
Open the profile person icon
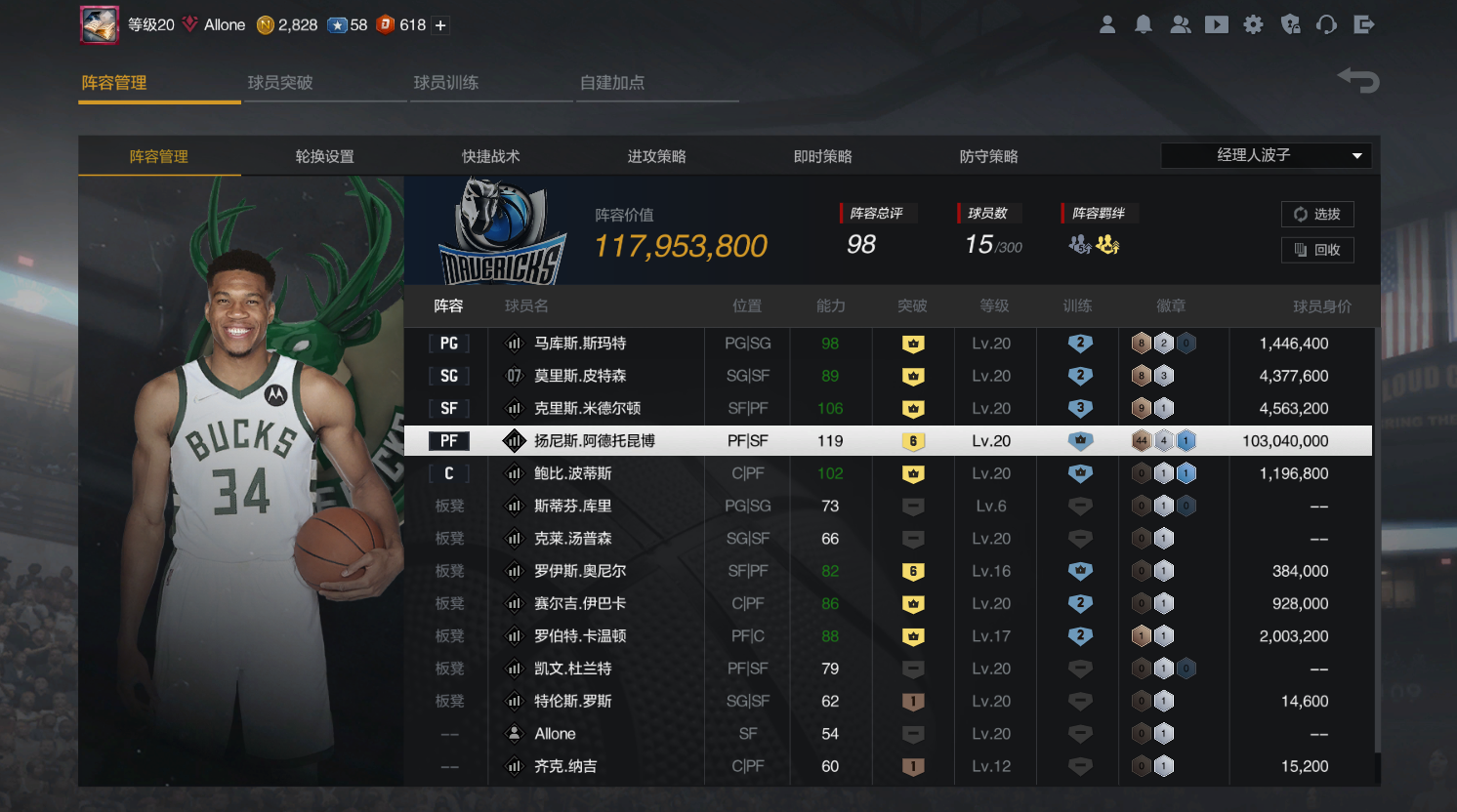1107,24
